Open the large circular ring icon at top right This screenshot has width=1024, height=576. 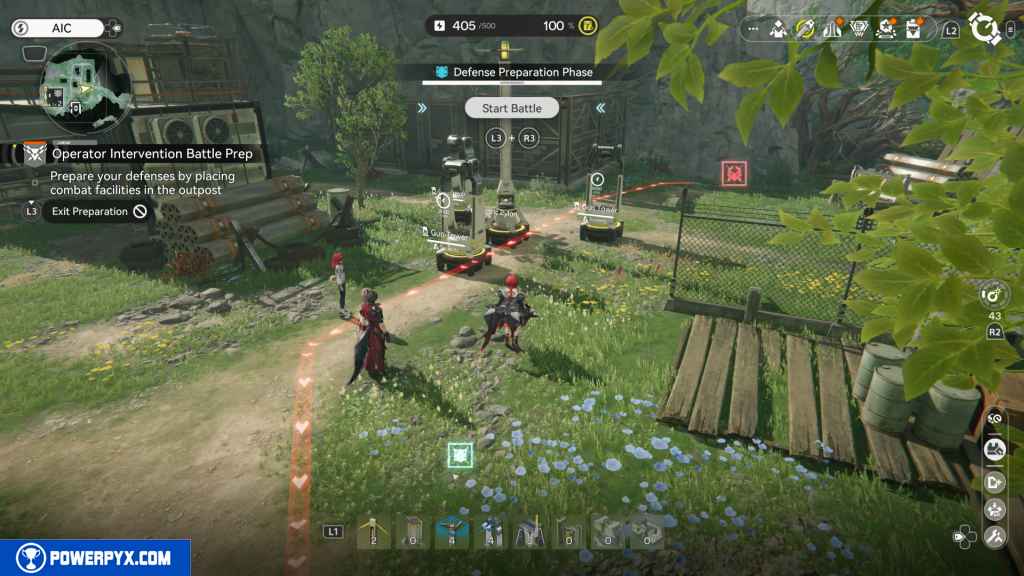tap(987, 28)
